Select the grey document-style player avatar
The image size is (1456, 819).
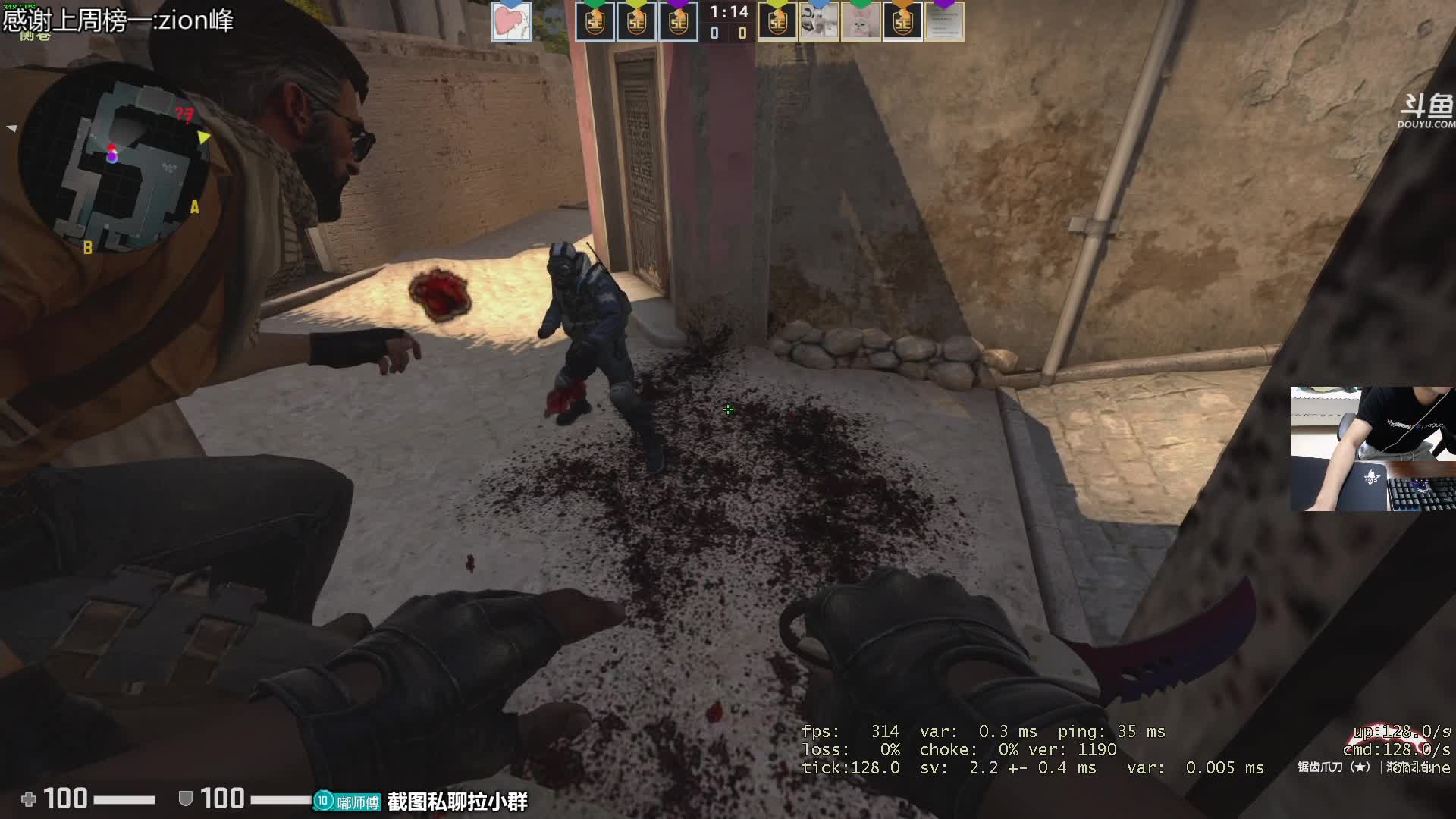tap(944, 21)
